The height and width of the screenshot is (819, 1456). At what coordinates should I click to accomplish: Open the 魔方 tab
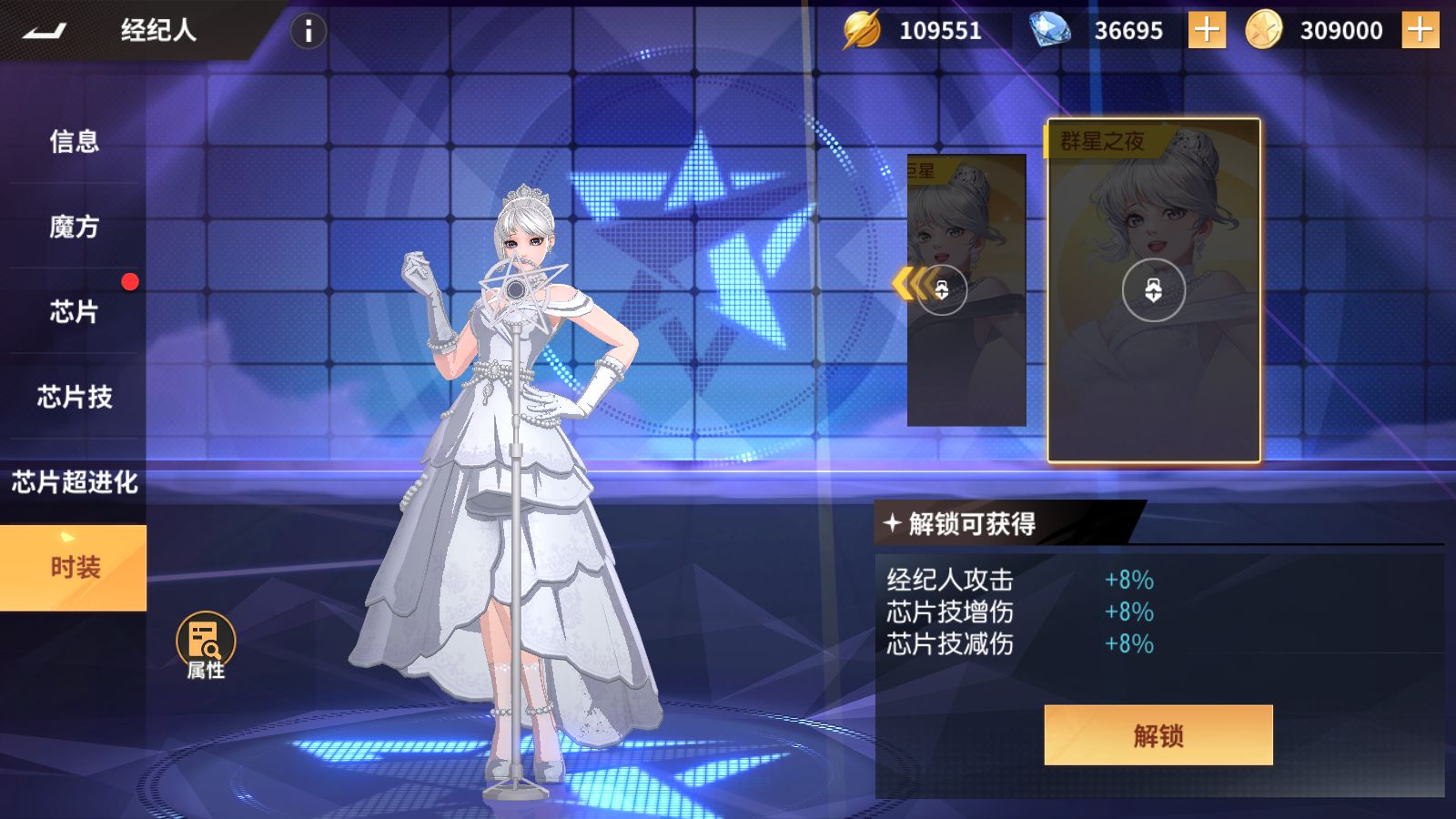tap(74, 226)
